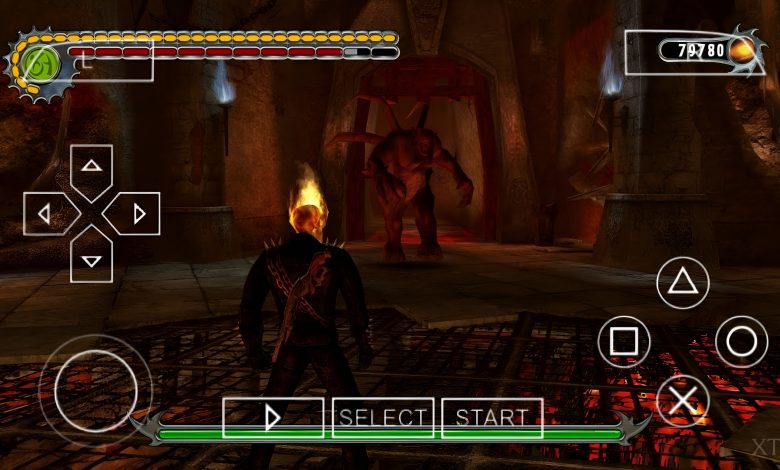
Task: Click the START overlay button
Action: (492, 418)
